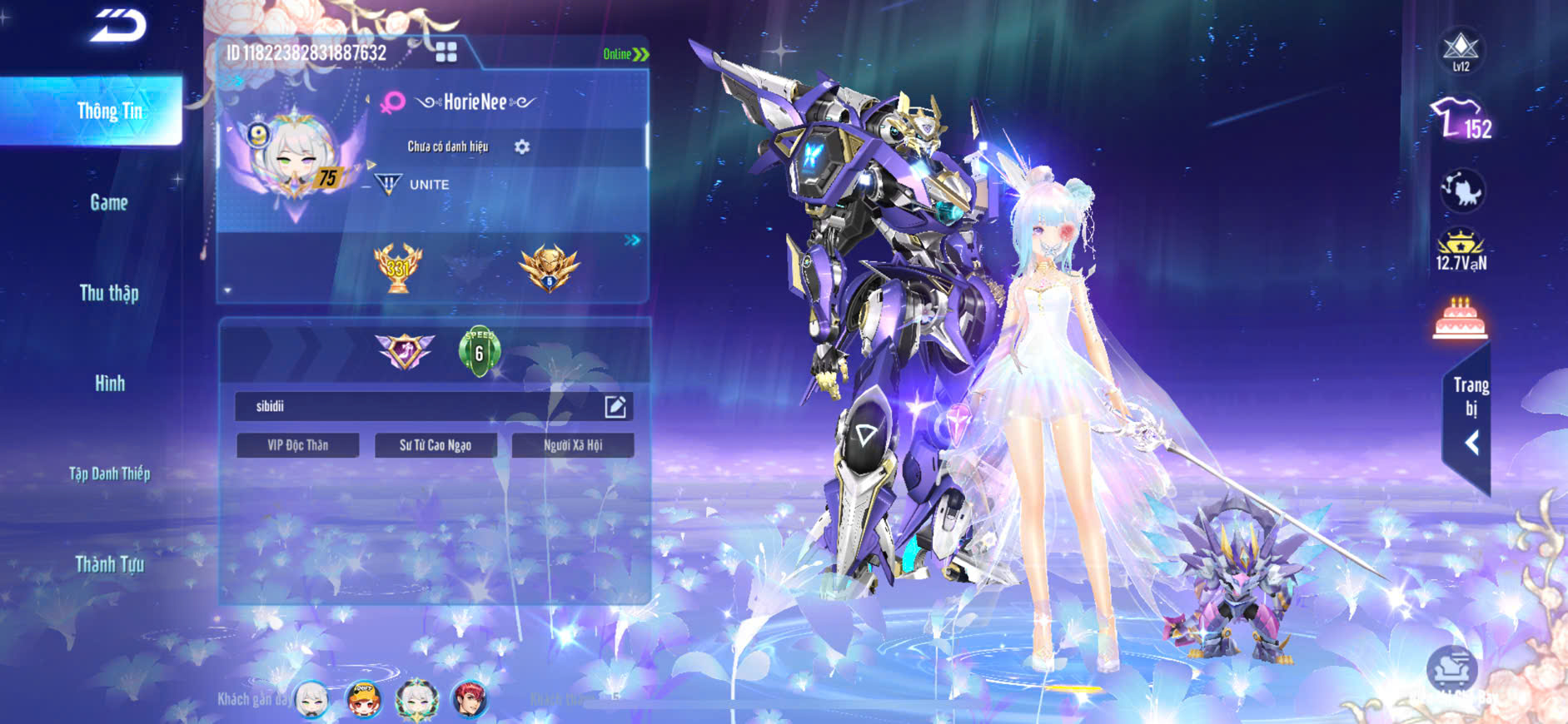
Task: Select the green Speed 6 badge
Action: pyautogui.click(x=479, y=350)
